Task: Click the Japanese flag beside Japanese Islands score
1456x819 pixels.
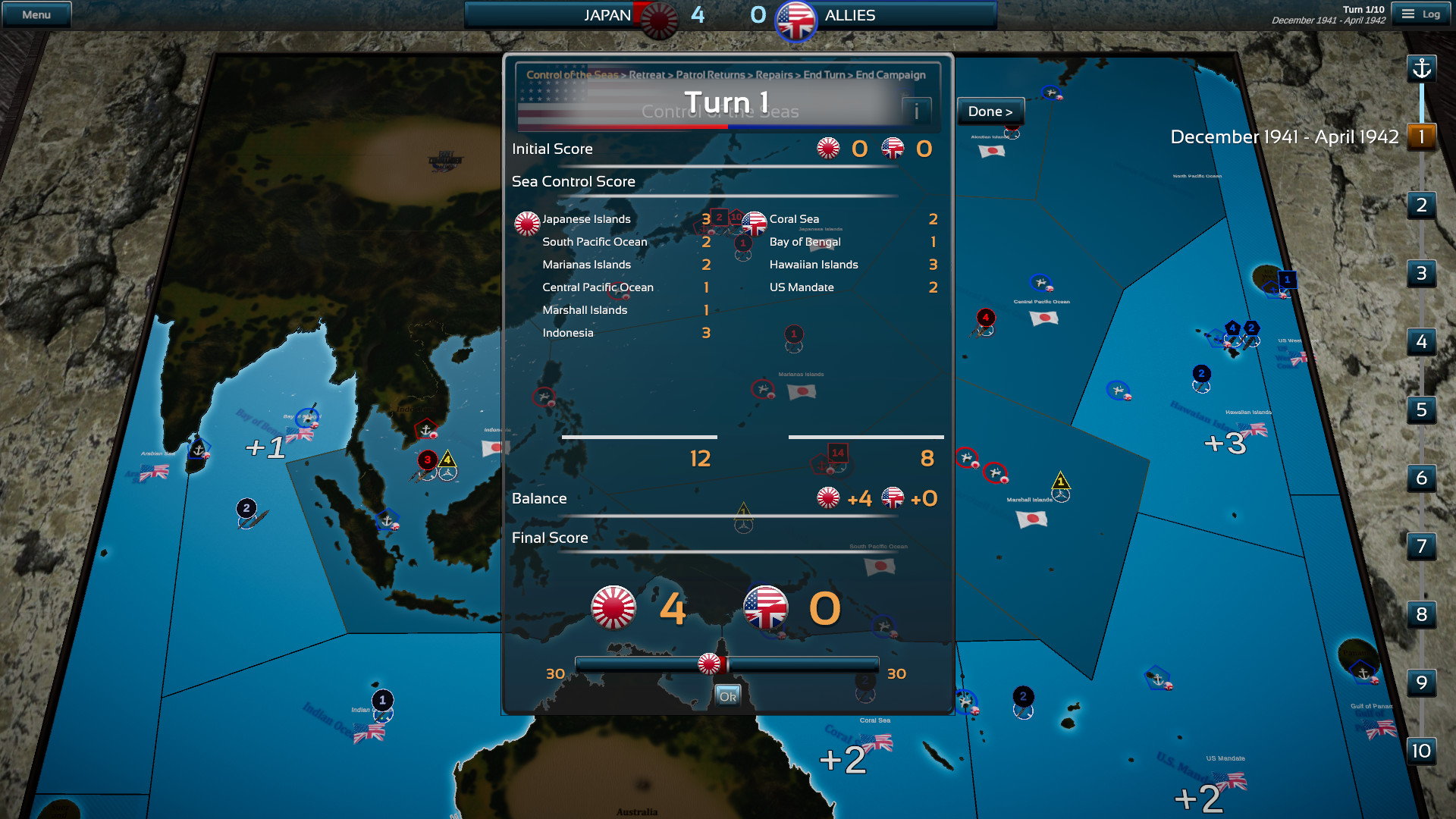Action: (x=527, y=223)
